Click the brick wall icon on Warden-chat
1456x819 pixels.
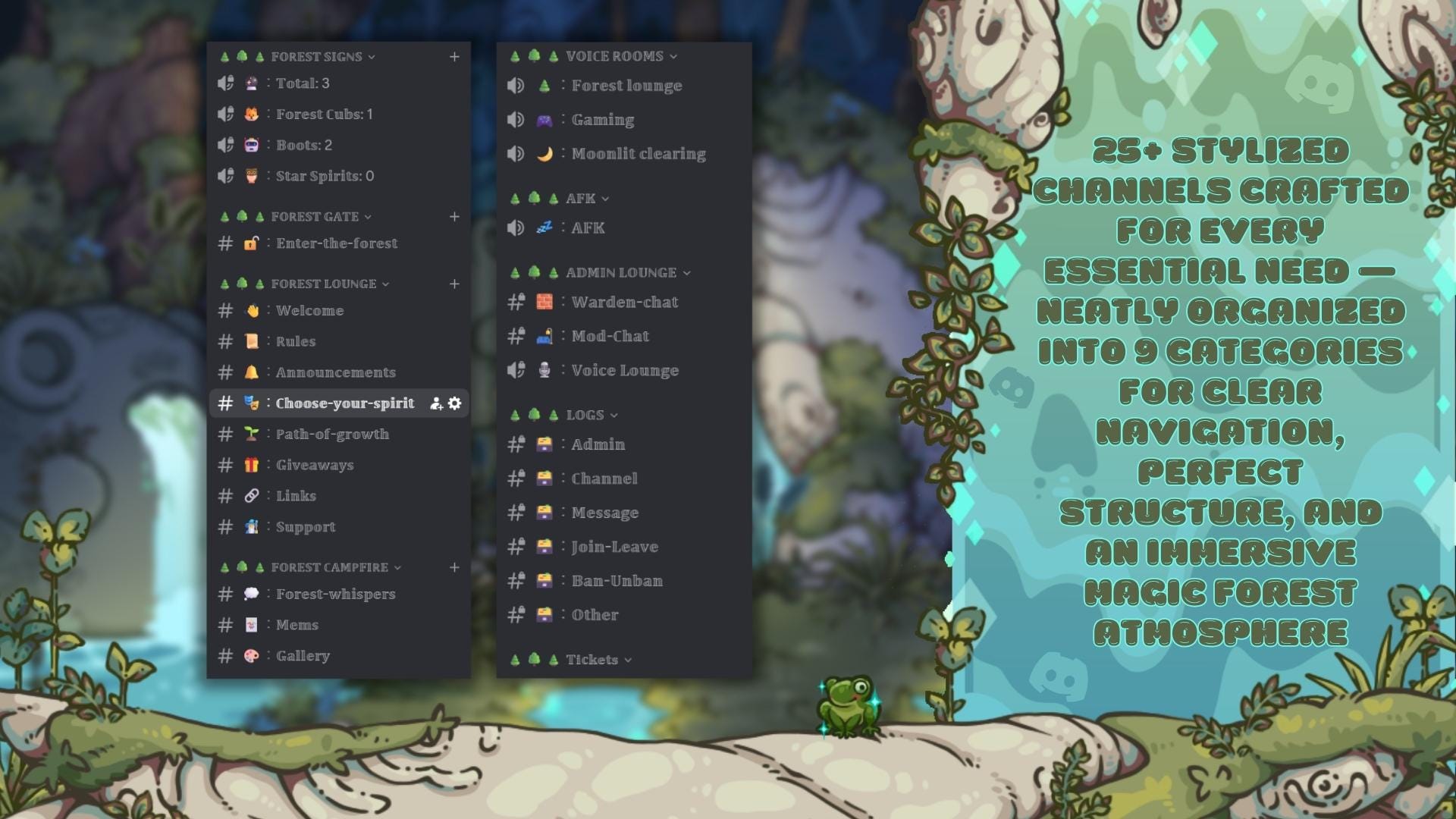(x=545, y=301)
